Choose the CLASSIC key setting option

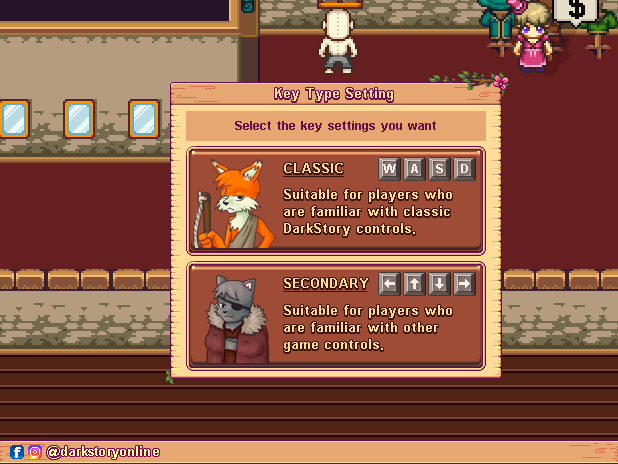click(335, 200)
